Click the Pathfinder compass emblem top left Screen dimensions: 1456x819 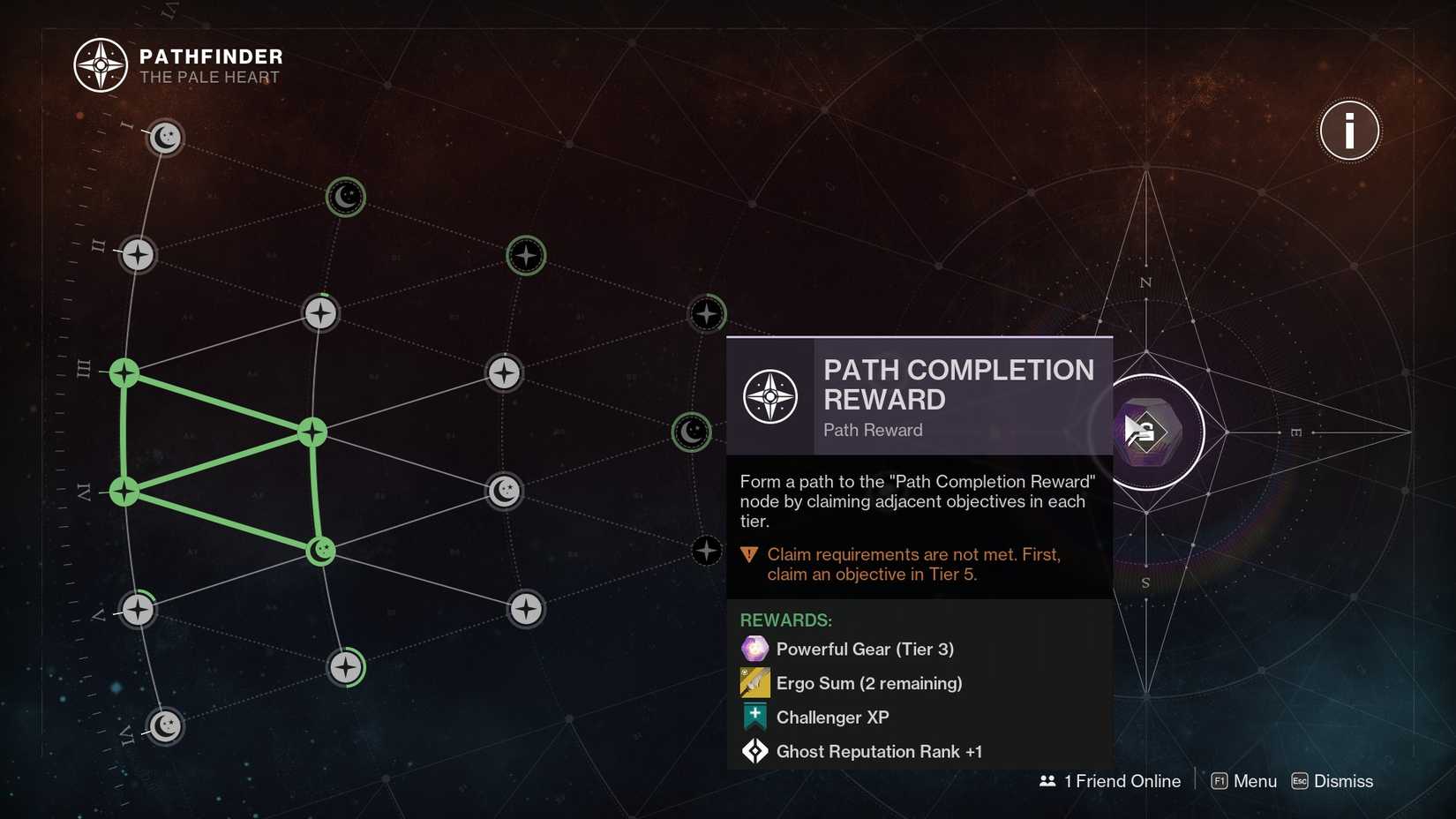(100, 64)
